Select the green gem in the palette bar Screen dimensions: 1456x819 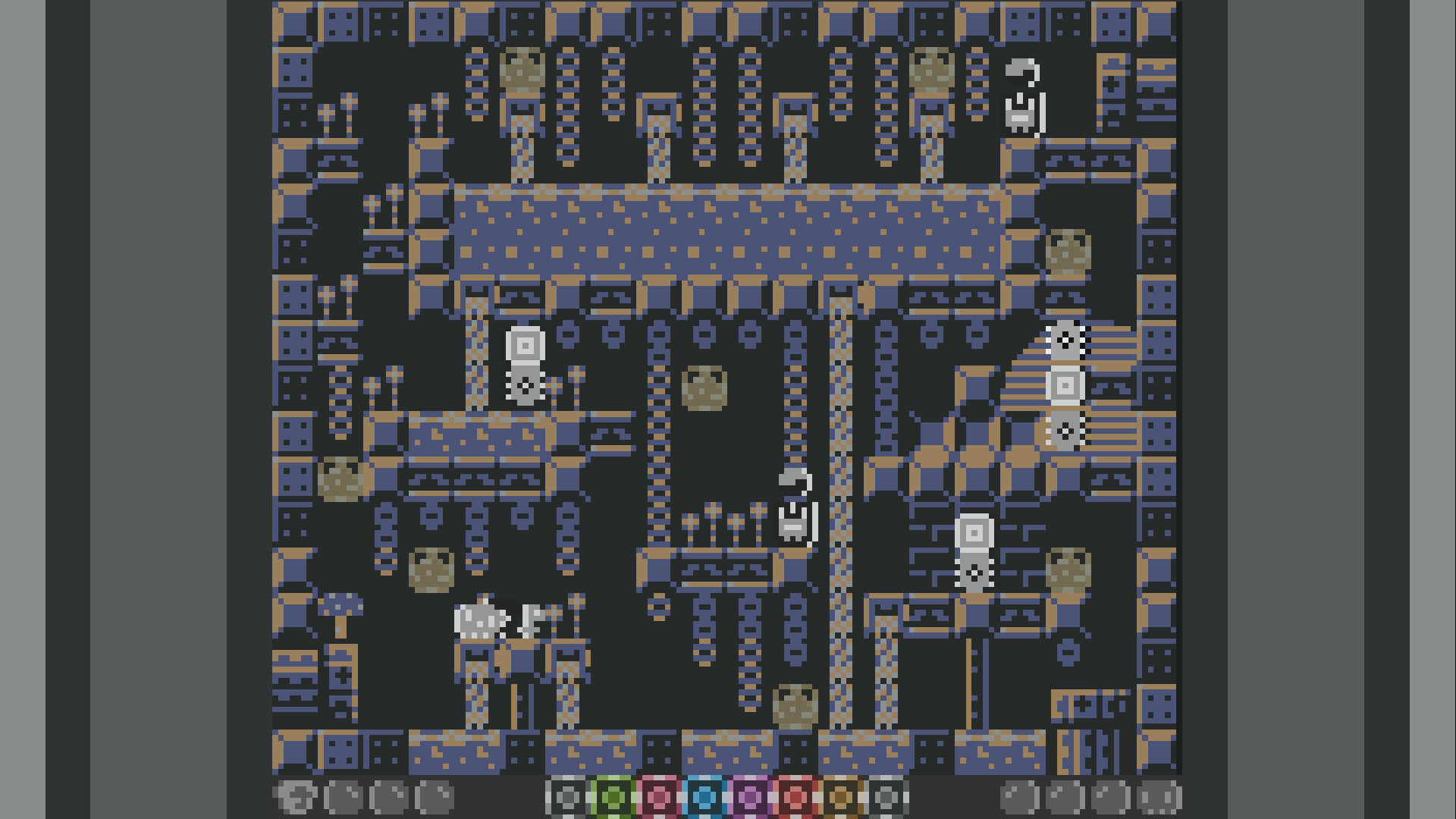(x=613, y=798)
